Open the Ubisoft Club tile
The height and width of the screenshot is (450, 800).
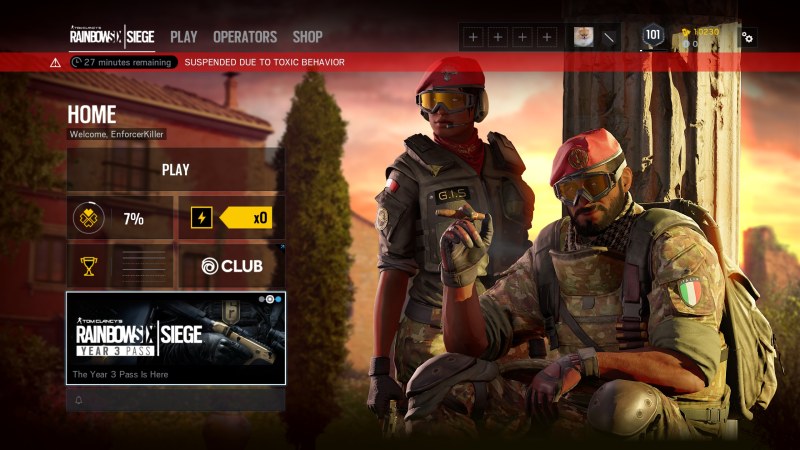click(231, 266)
